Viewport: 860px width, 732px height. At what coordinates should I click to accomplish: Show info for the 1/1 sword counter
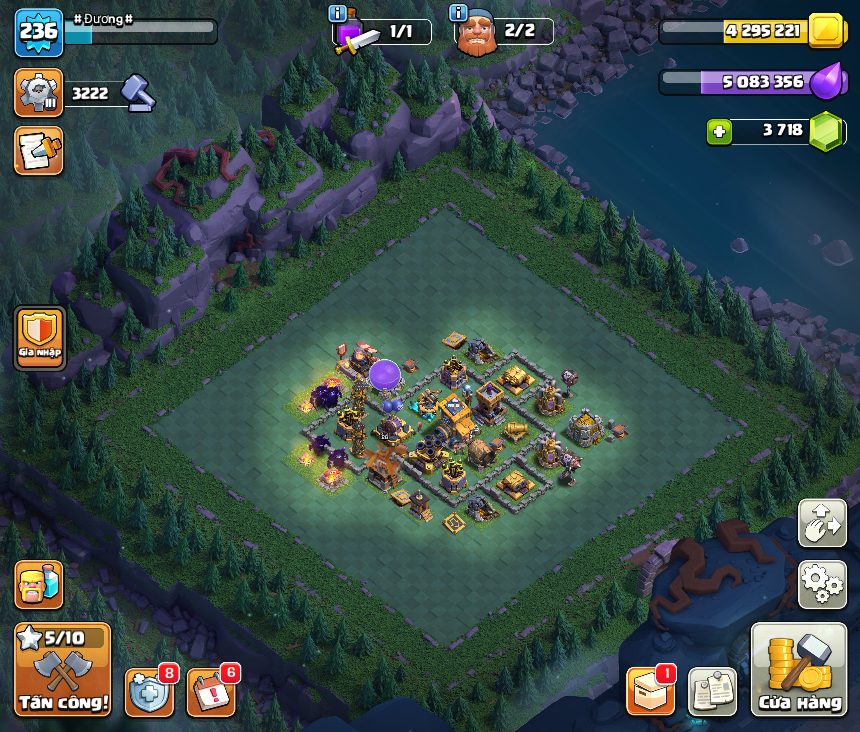click(338, 14)
